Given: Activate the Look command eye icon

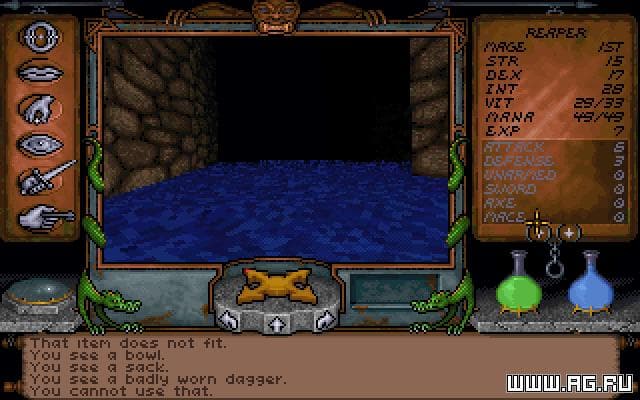Looking at the screenshot, I should point(39,144).
